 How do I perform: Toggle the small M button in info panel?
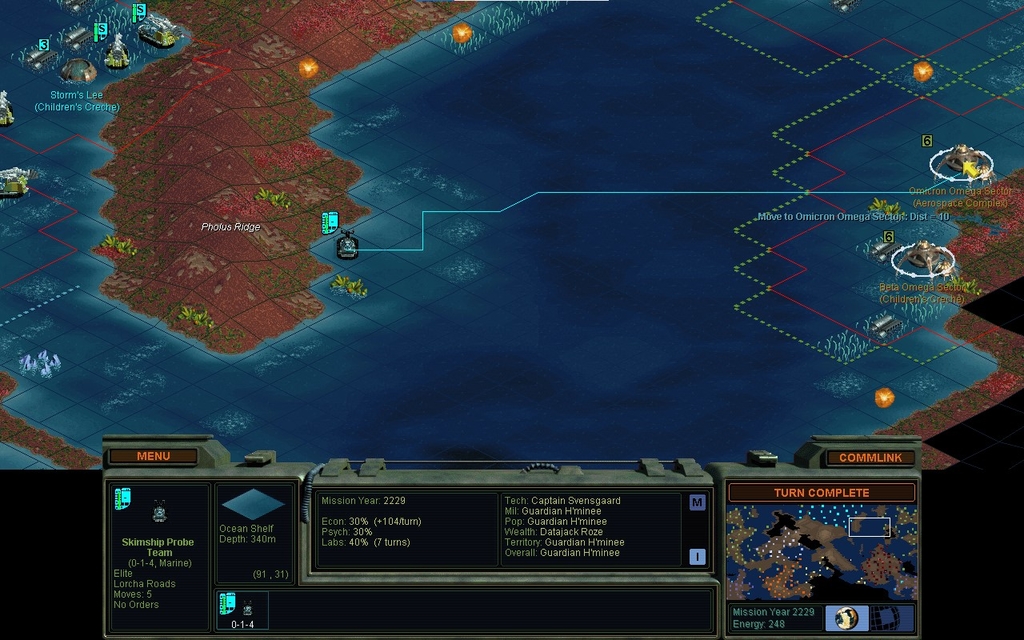[697, 502]
